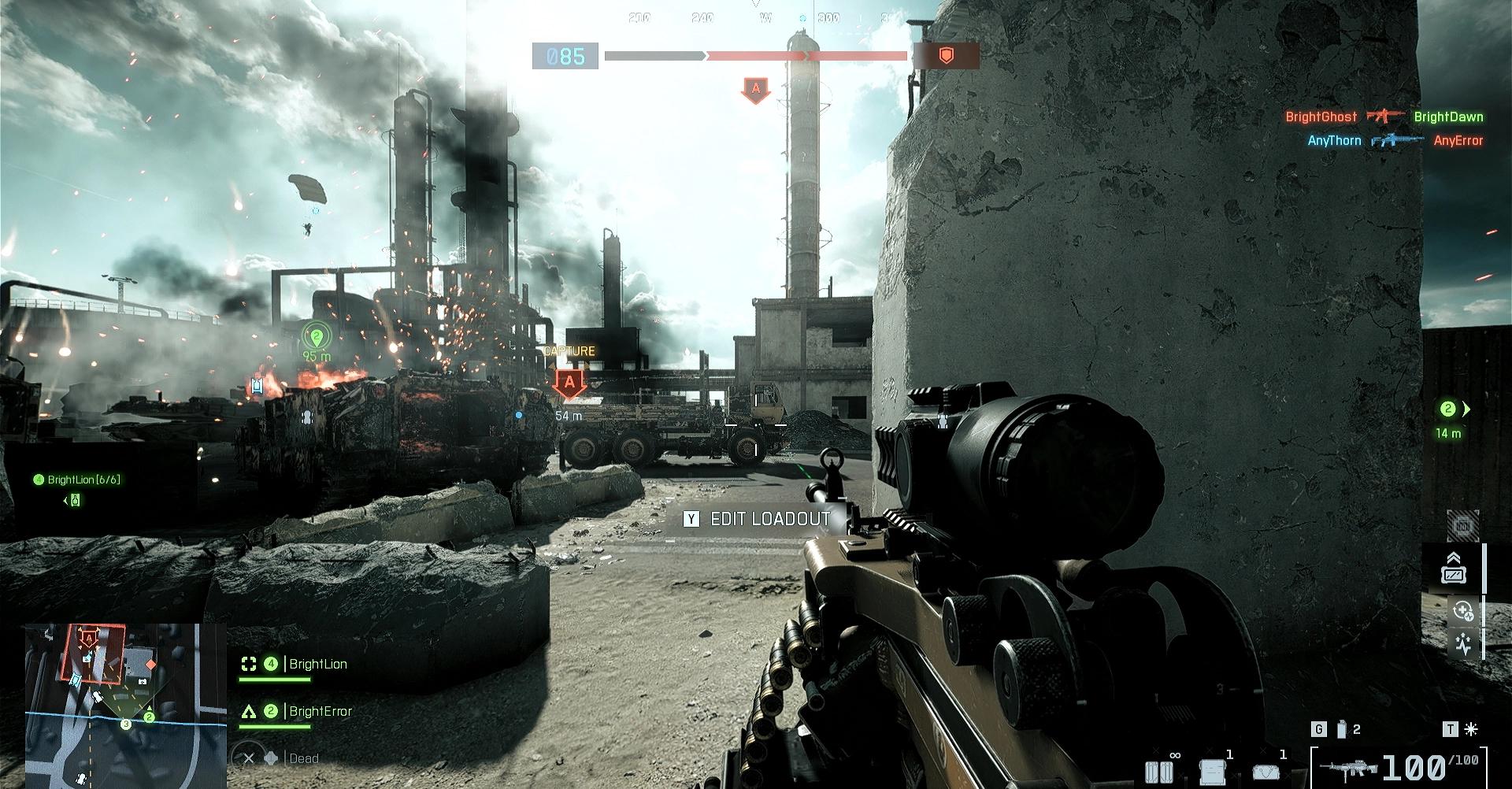Click the objective A indicator under score bar

click(x=755, y=90)
